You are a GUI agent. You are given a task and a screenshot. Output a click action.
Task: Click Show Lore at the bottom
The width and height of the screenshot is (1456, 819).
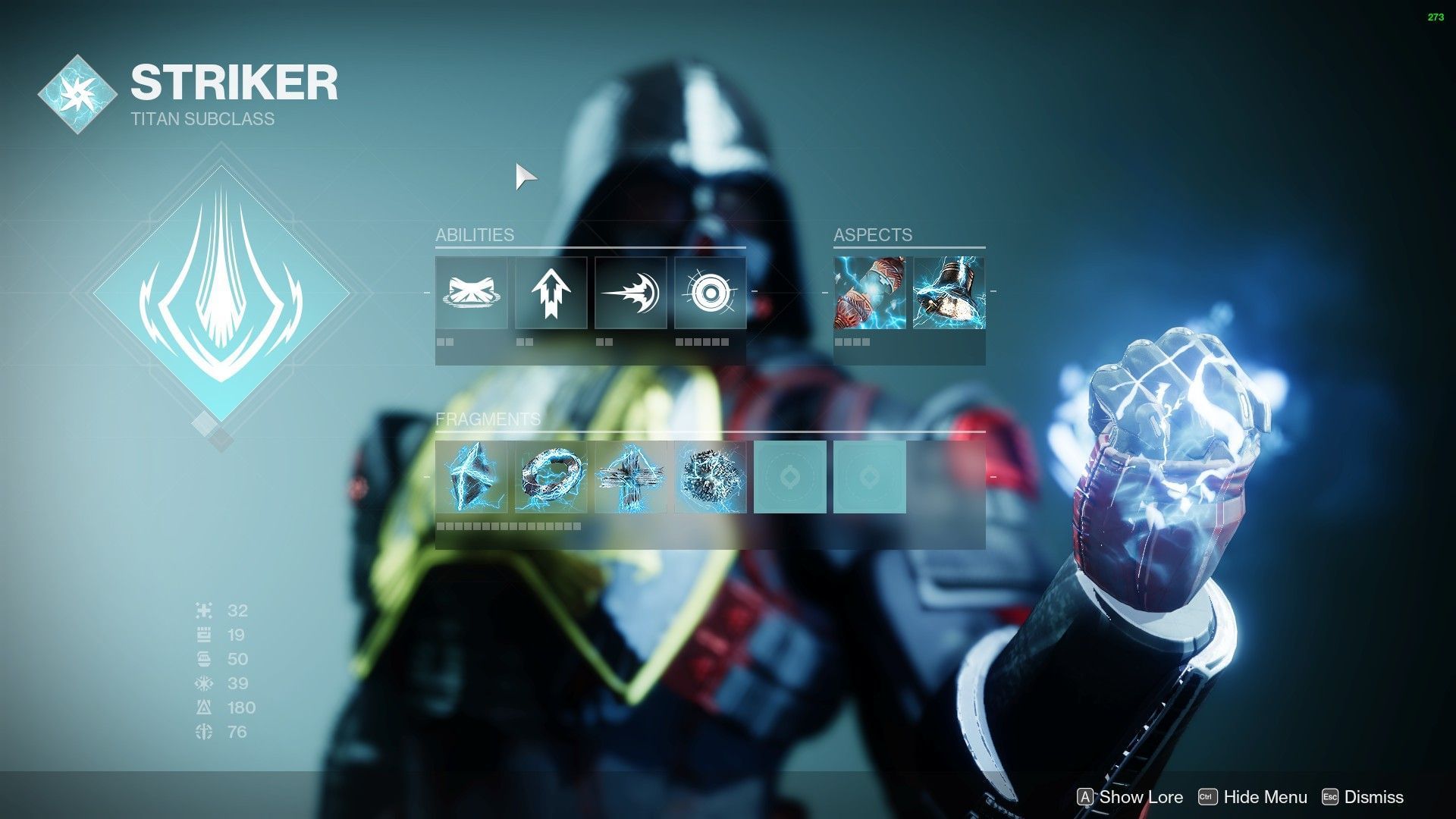click(x=1134, y=797)
